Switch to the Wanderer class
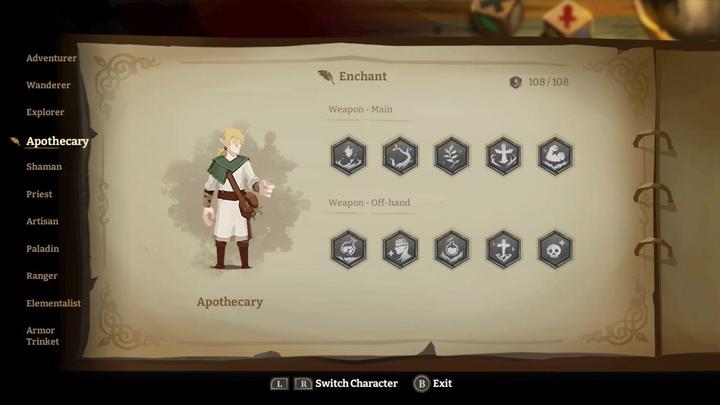 click(x=48, y=85)
